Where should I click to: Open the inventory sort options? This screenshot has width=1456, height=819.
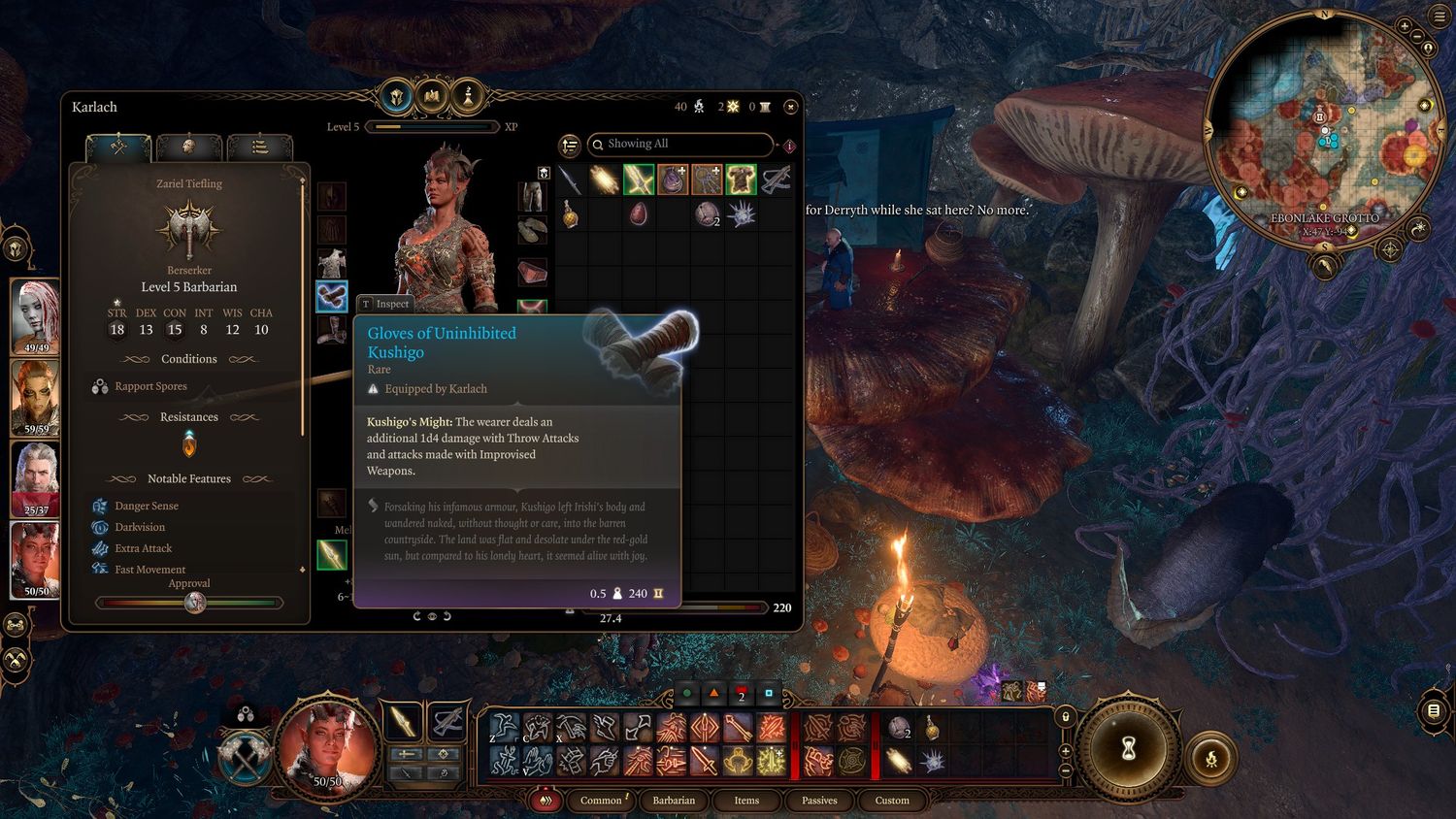[x=570, y=146]
